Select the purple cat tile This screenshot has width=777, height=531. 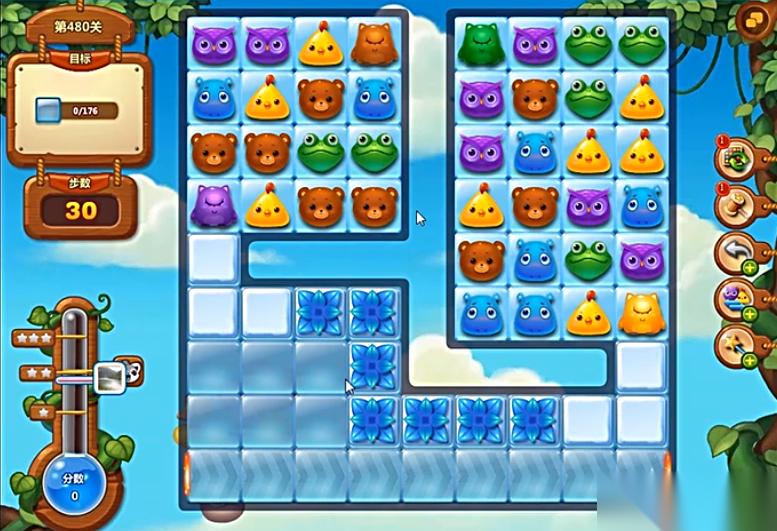point(213,206)
